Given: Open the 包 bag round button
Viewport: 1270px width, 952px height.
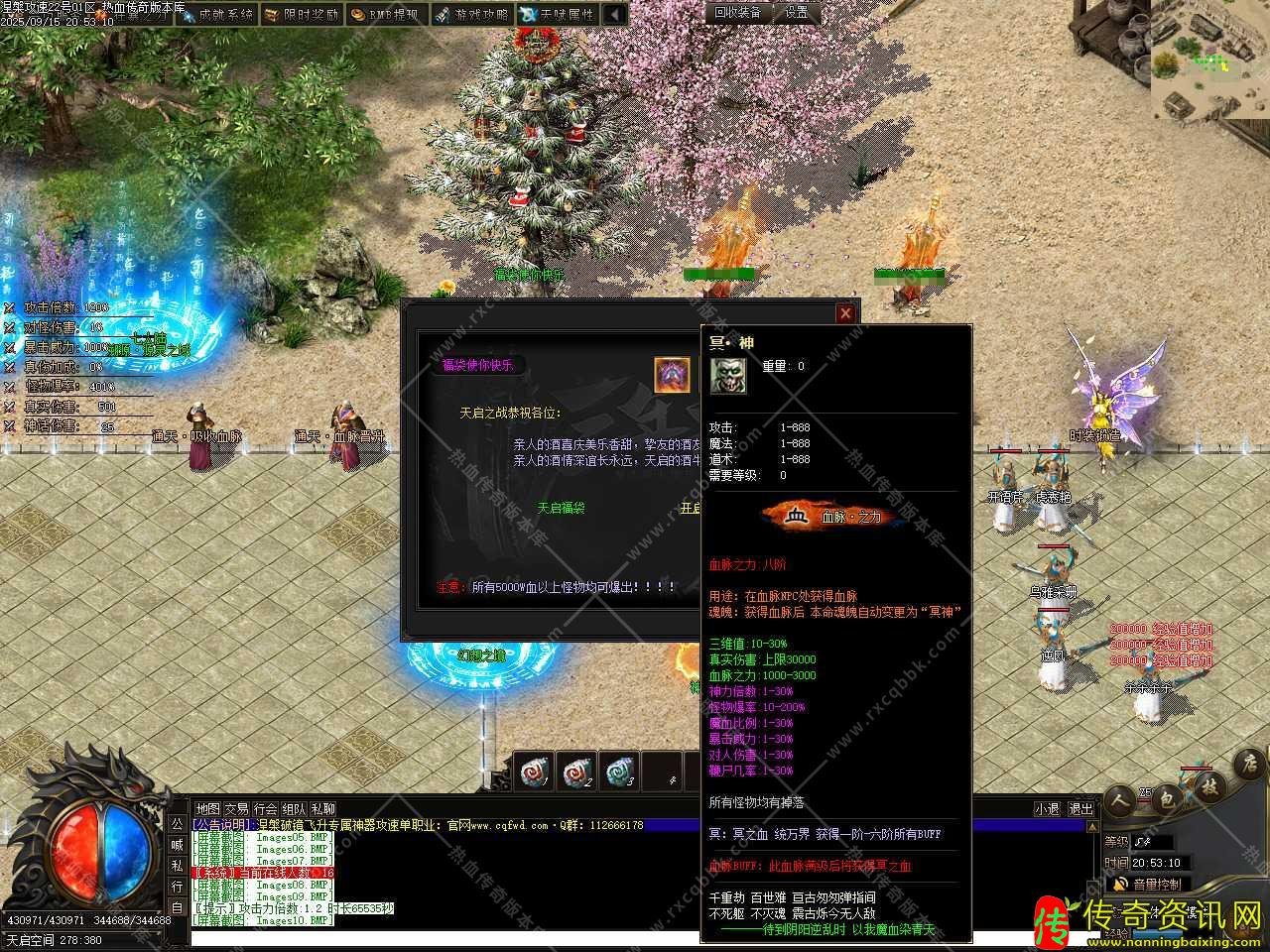Looking at the screenshot, I should [x=1167, y=798].
